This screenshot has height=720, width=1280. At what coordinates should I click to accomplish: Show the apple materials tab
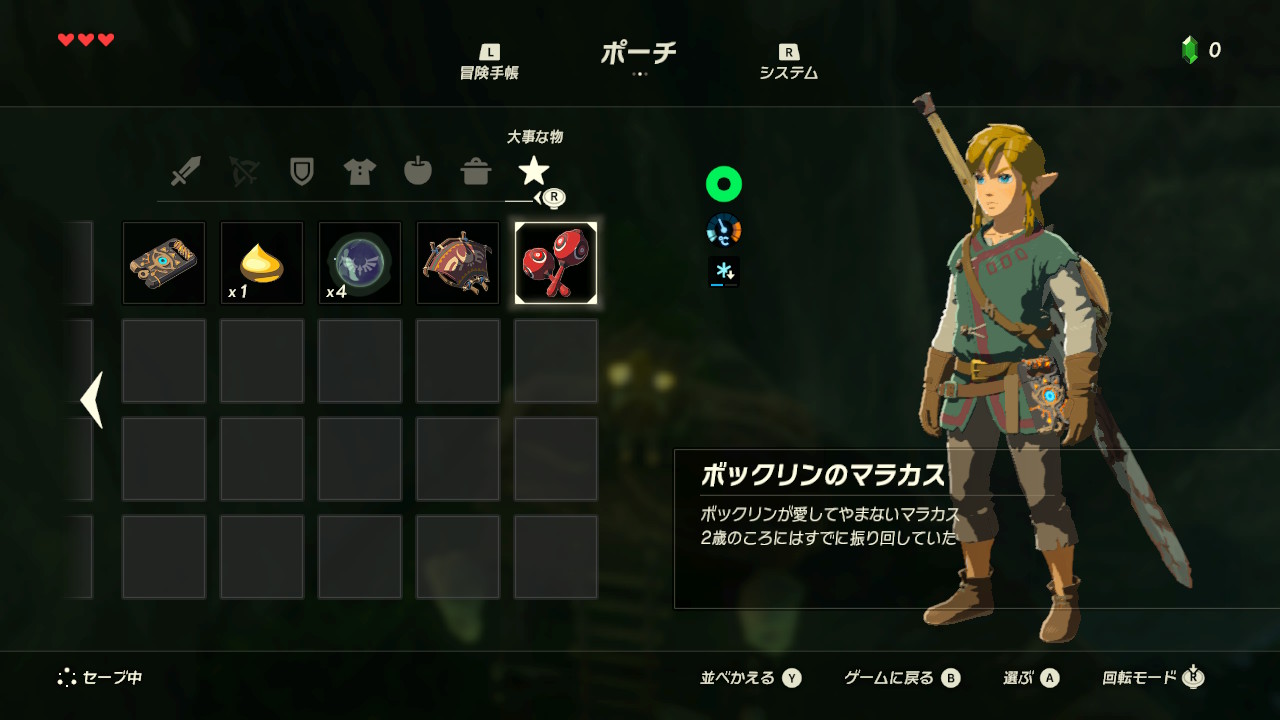tap(417, 172)
